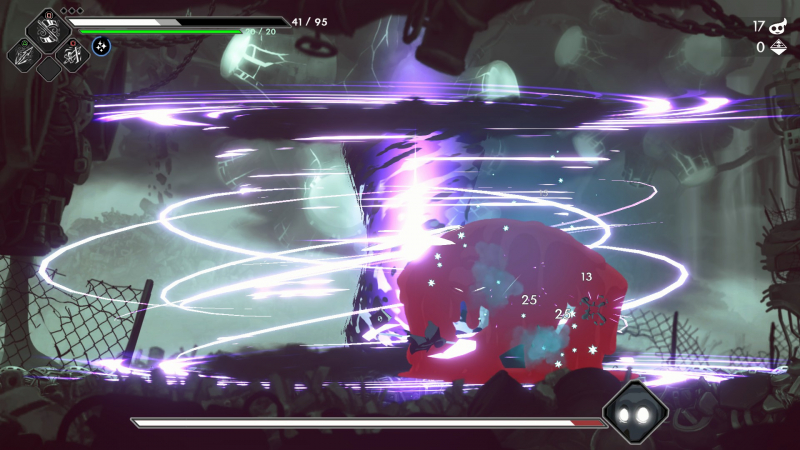The image size is (800, 450).
Task: Click the flaming skull soul currency icon
Action: click(779, 27)
